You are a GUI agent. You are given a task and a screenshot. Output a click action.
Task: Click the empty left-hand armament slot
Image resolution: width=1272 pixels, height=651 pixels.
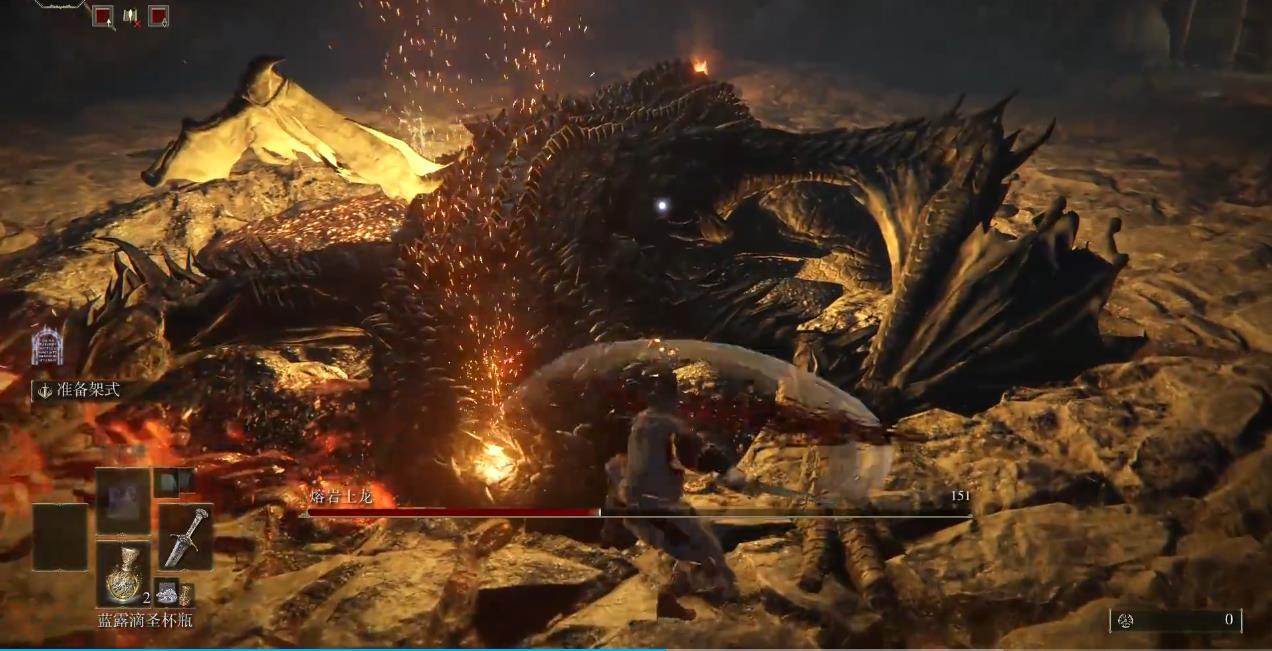(59, 536)
